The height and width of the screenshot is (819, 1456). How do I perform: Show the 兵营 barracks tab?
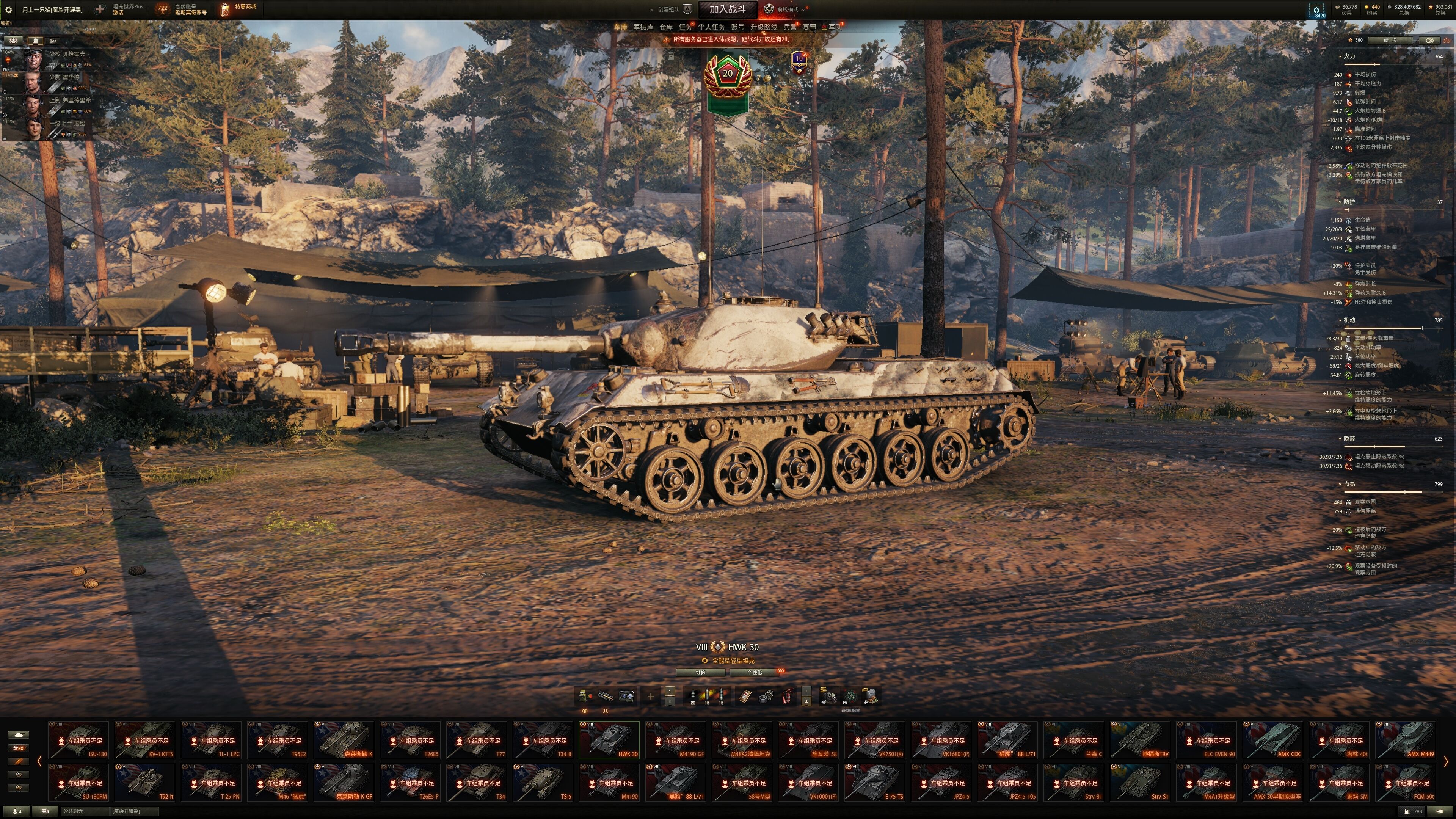(x=789, y=27)
